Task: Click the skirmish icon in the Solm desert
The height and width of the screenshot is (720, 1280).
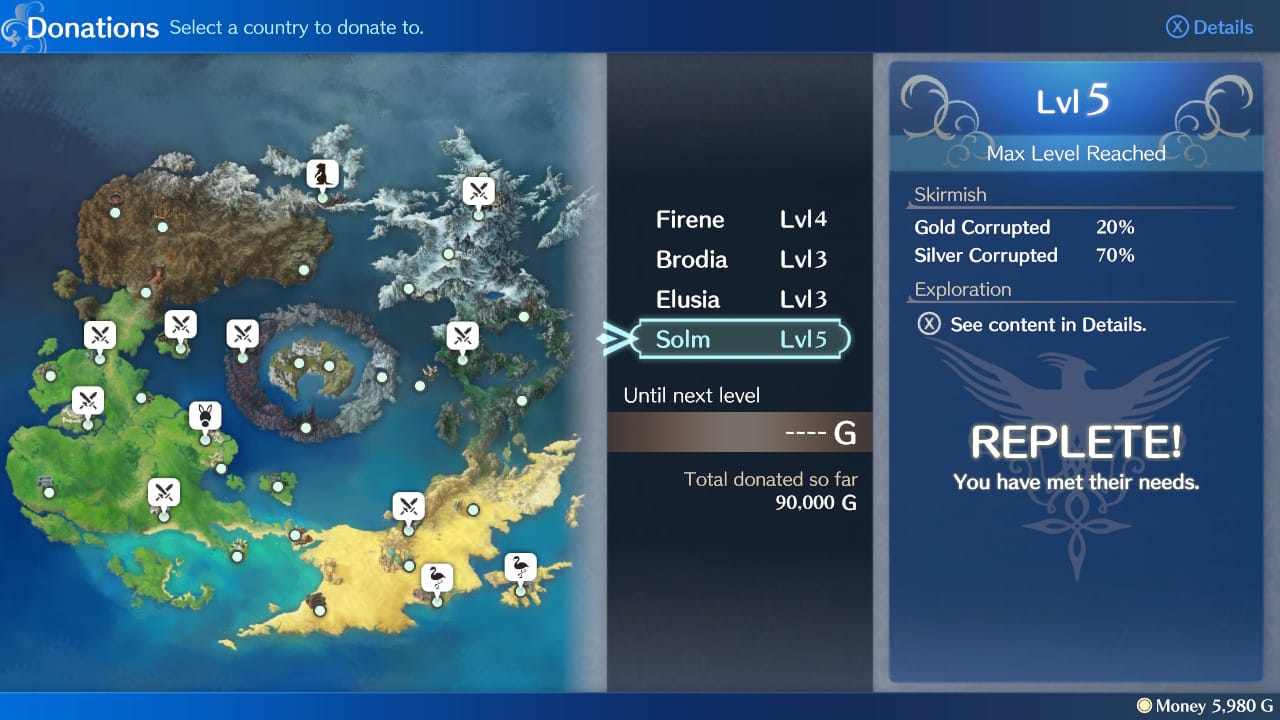Action: click(x=409, y=506)
